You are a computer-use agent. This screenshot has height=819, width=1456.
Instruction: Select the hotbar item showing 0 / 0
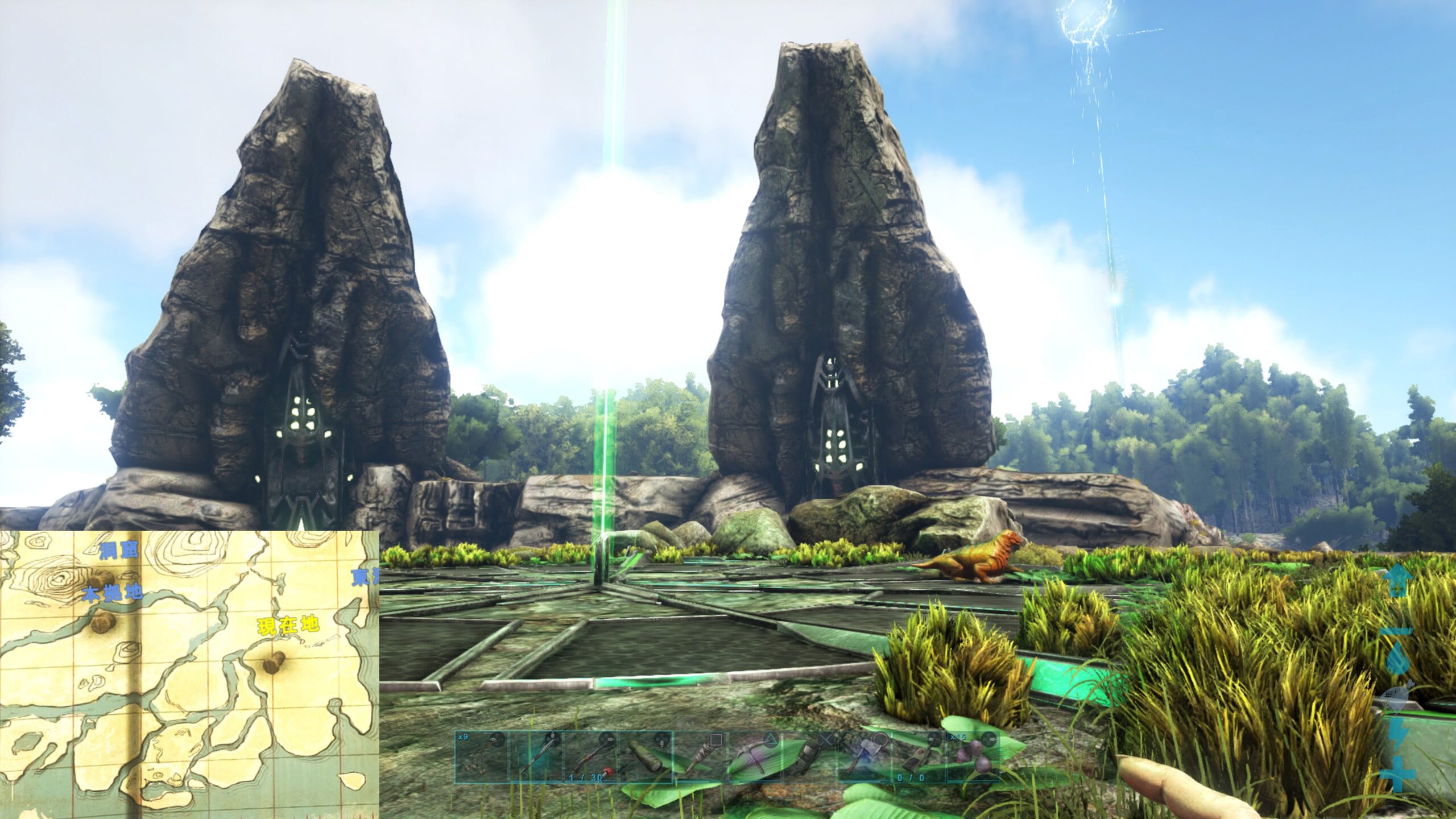tap(919, 758)
